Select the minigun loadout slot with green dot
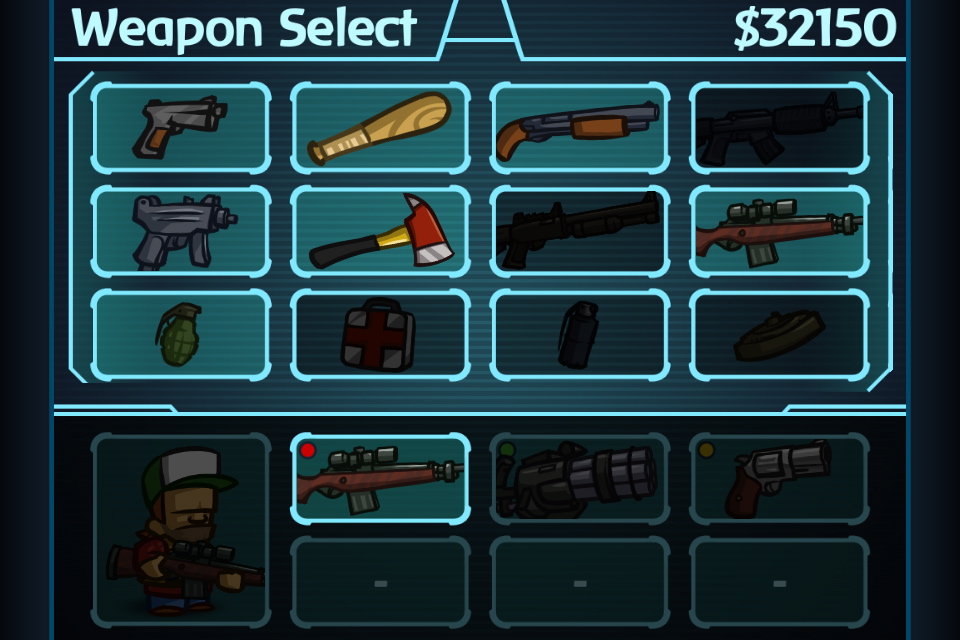 pyautogui.click(x=580, y=478)
